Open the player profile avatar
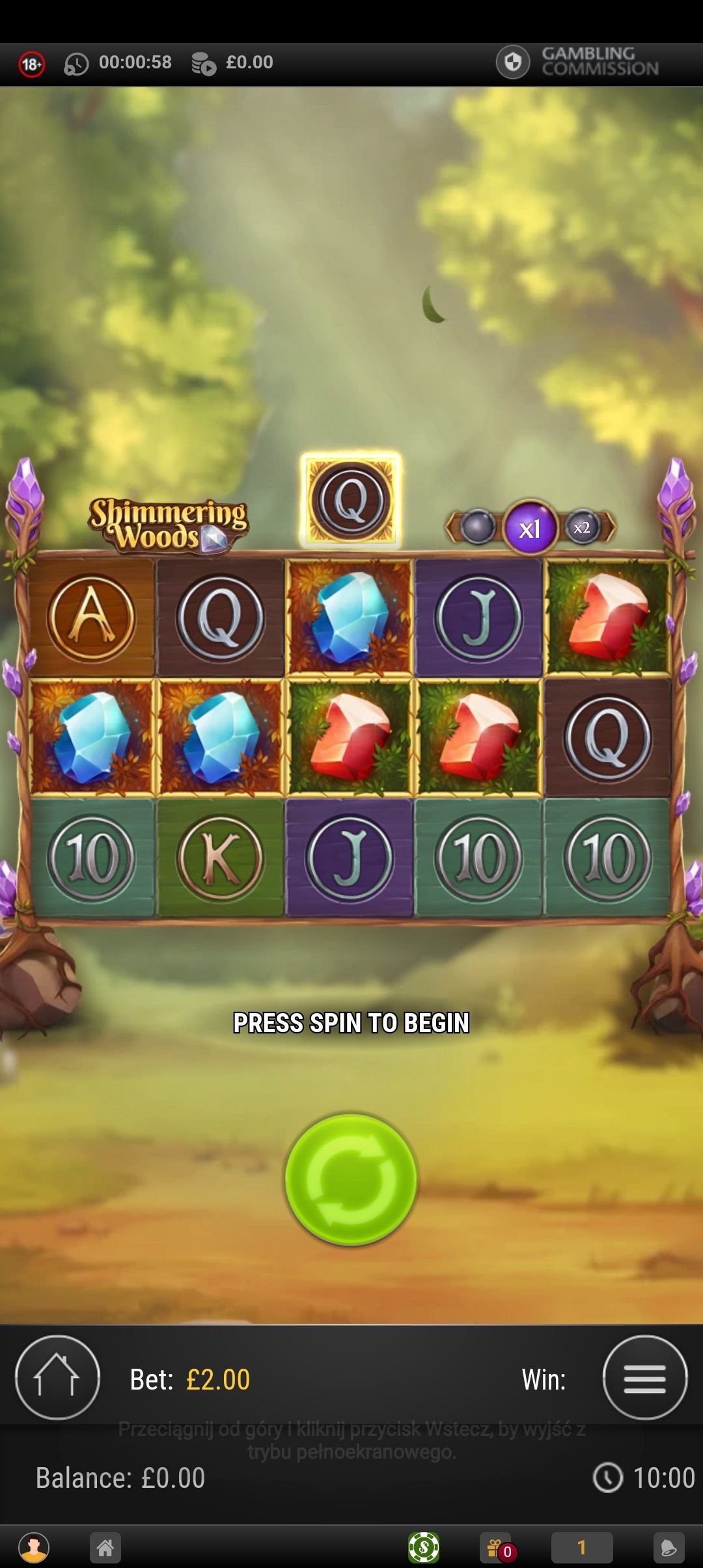Viewport: 703px width, 1568px height. (34, 1547)
